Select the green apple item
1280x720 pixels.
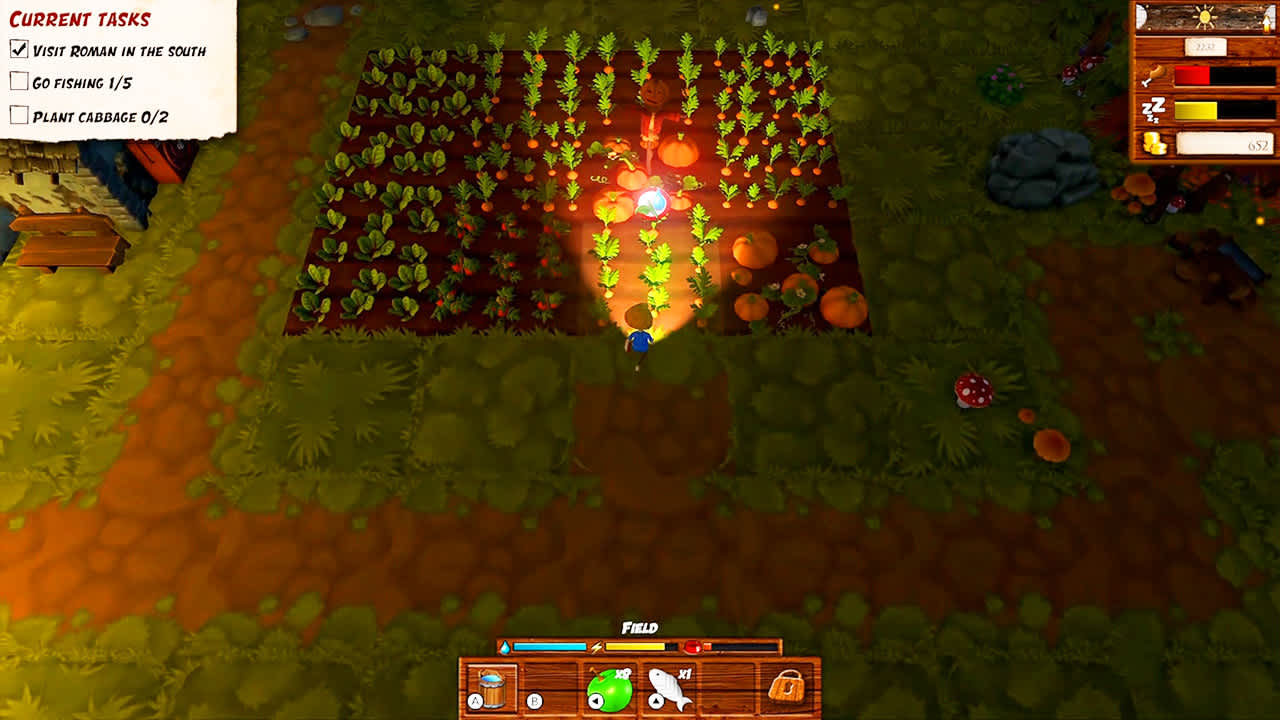click(x=614, y=688)
